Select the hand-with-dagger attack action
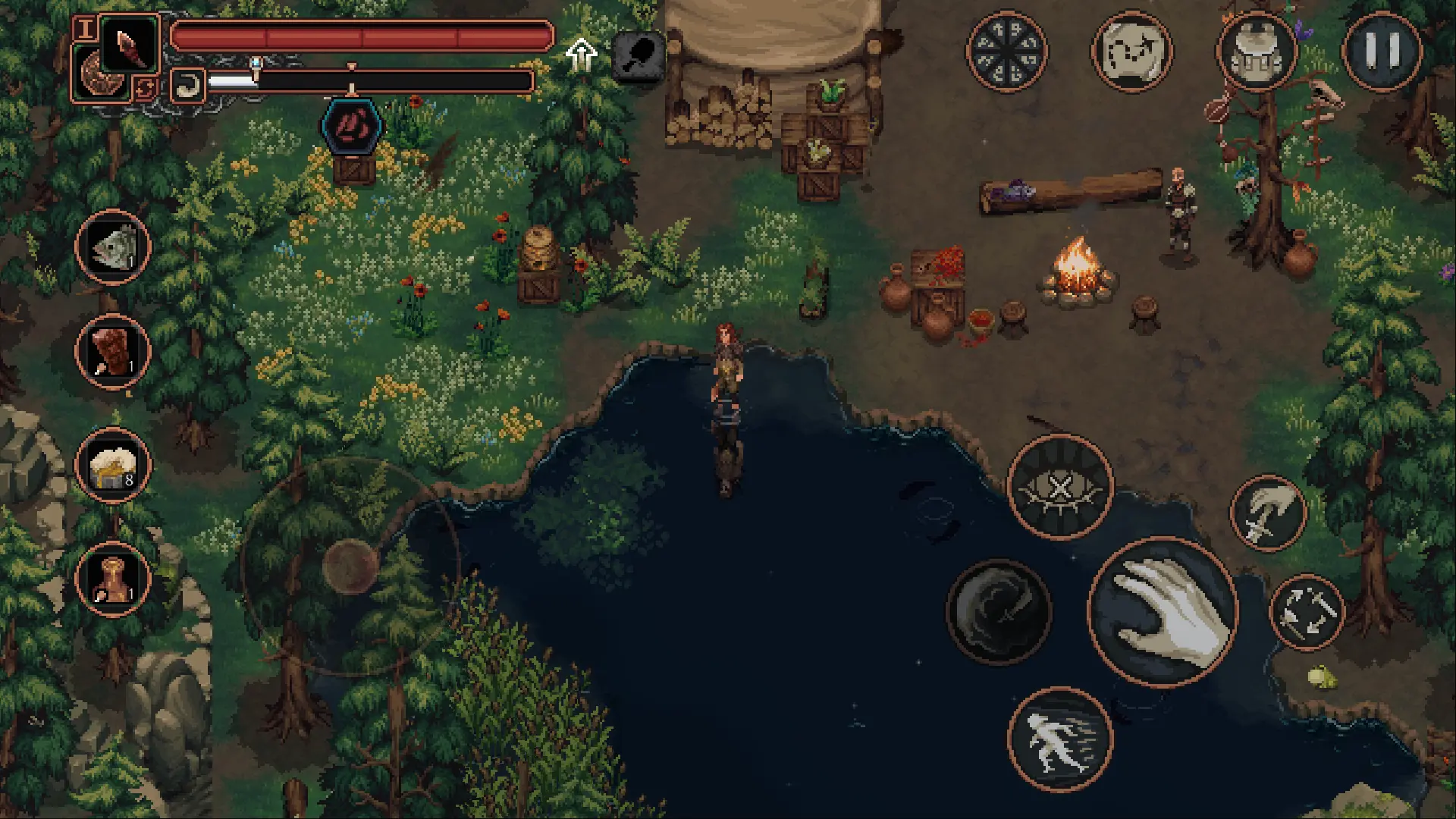Image resolution: width=1456 pixels, height=819 pixels. click(1268, 514)
